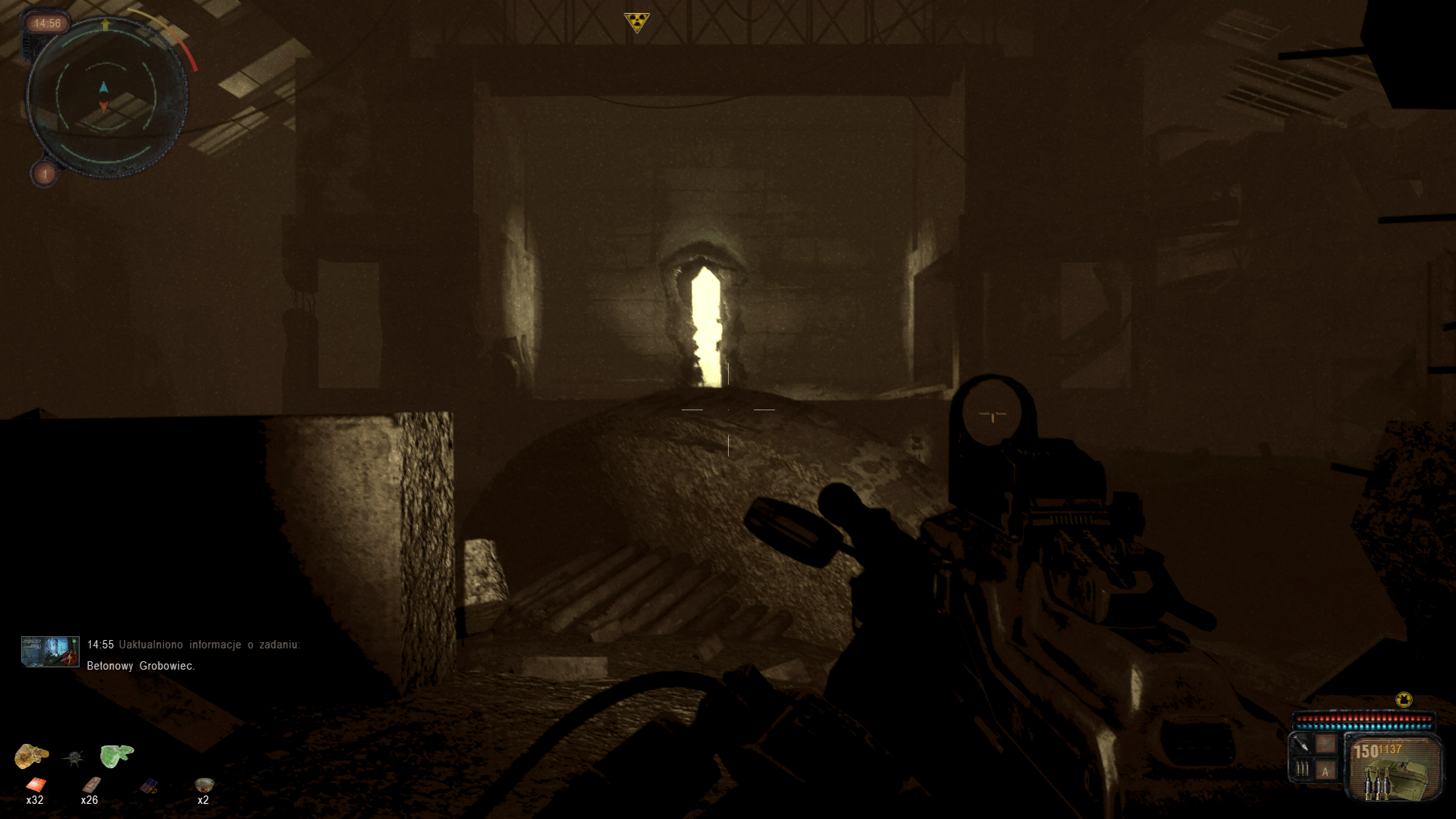Select the grenade launcher round icon
Screen dimensions: 1456x819
[1301, 744]
